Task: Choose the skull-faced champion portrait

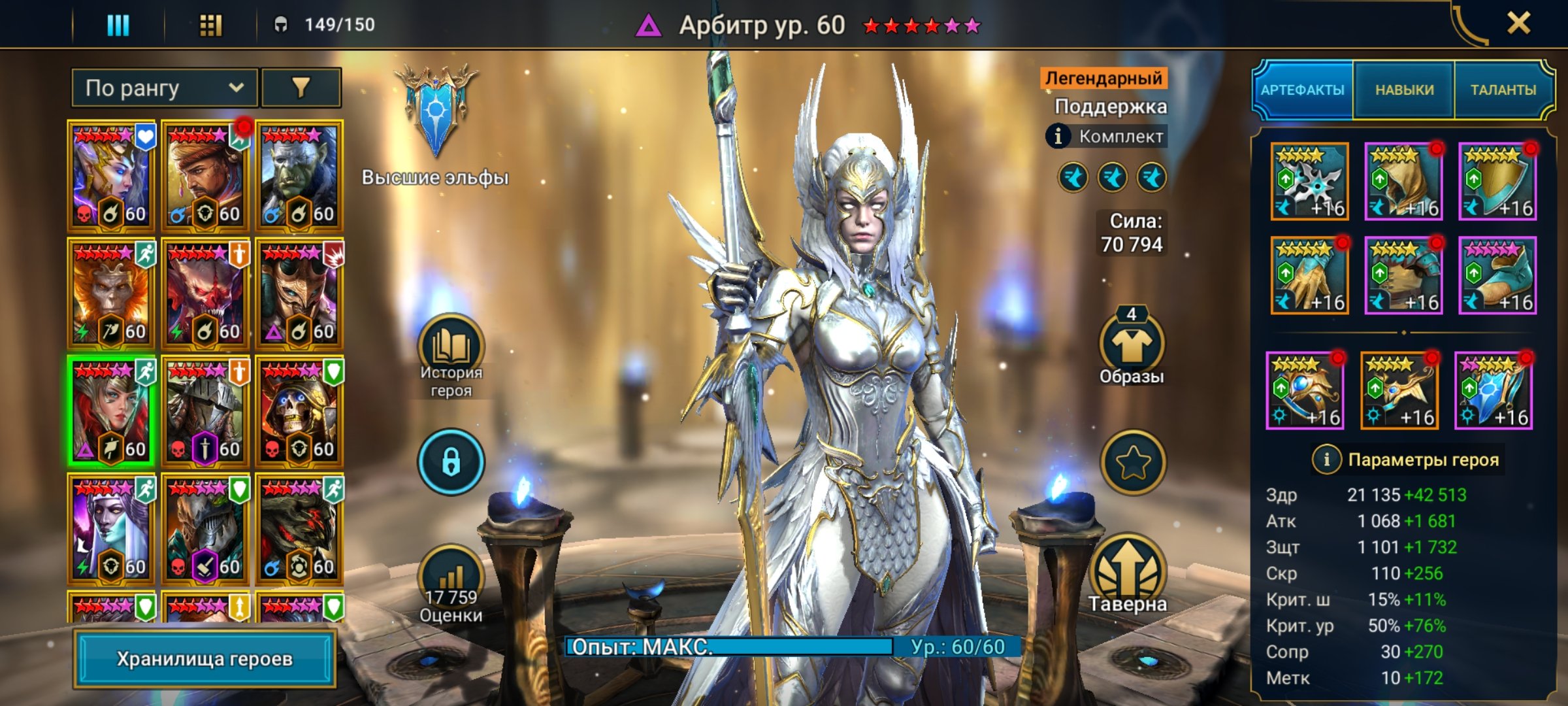Action: pyautogui.click(x=299, y=412)
